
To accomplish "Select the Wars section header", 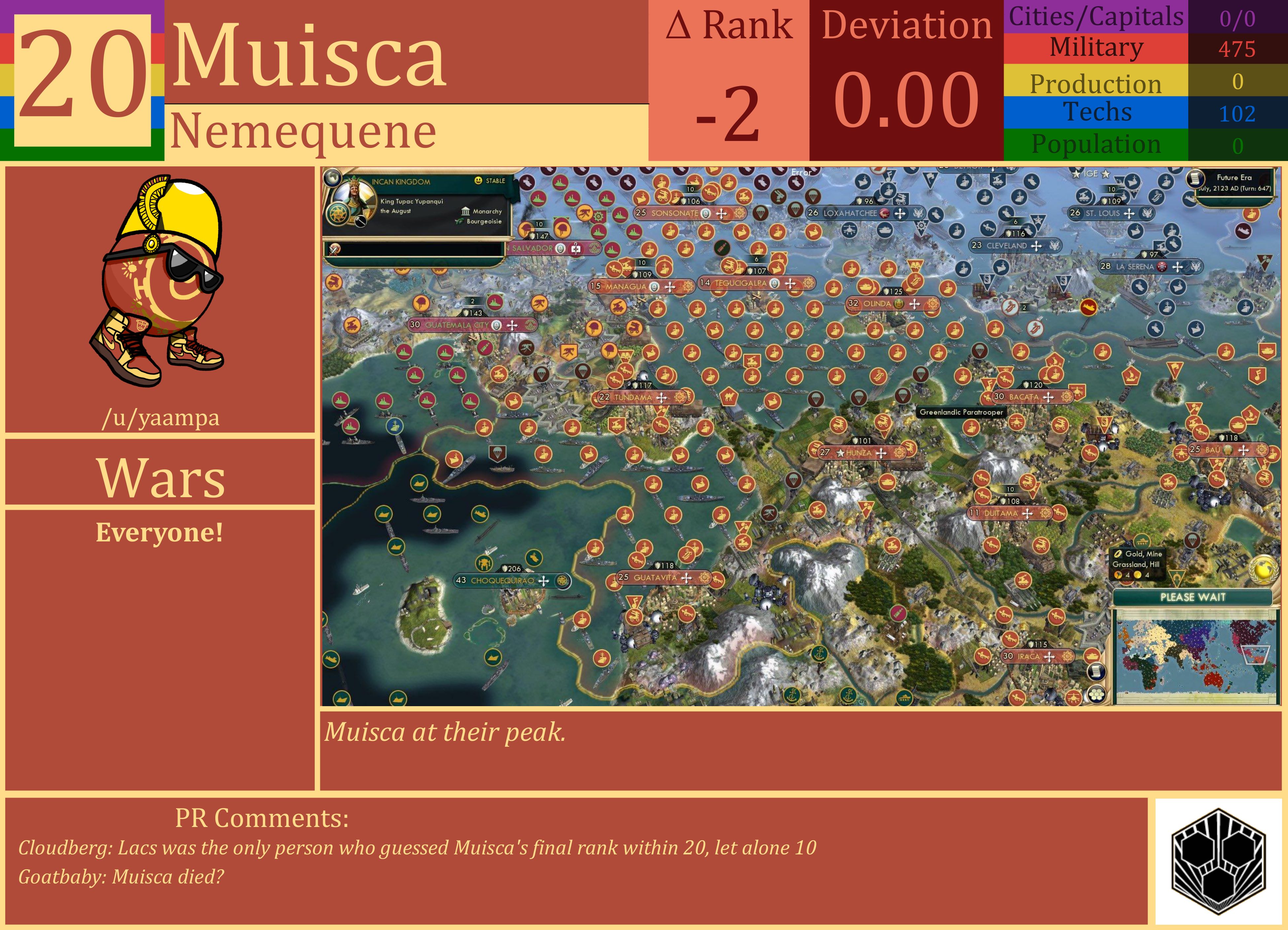I will (160, 479).
